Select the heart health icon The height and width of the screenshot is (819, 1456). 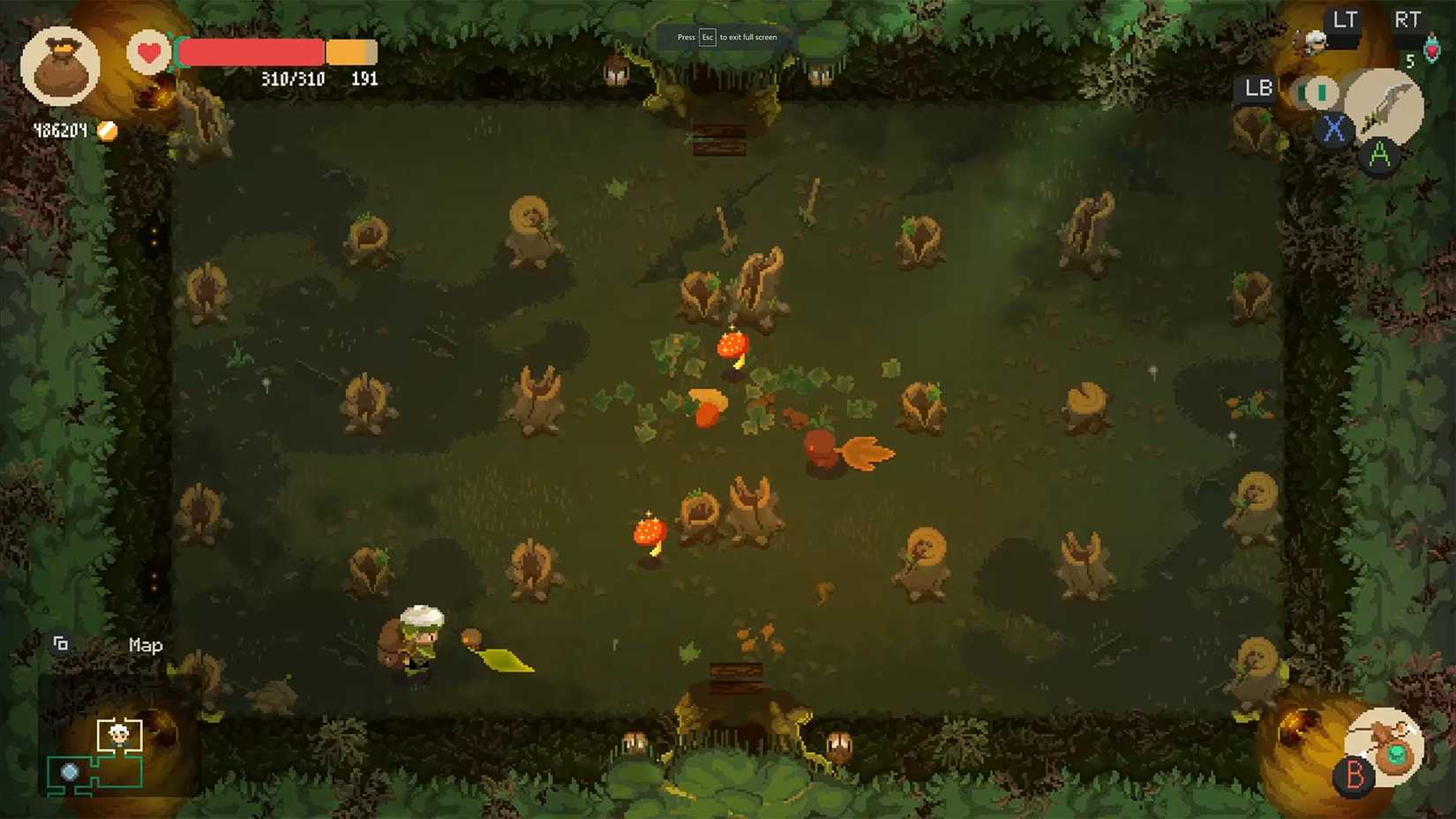(148, 51)
